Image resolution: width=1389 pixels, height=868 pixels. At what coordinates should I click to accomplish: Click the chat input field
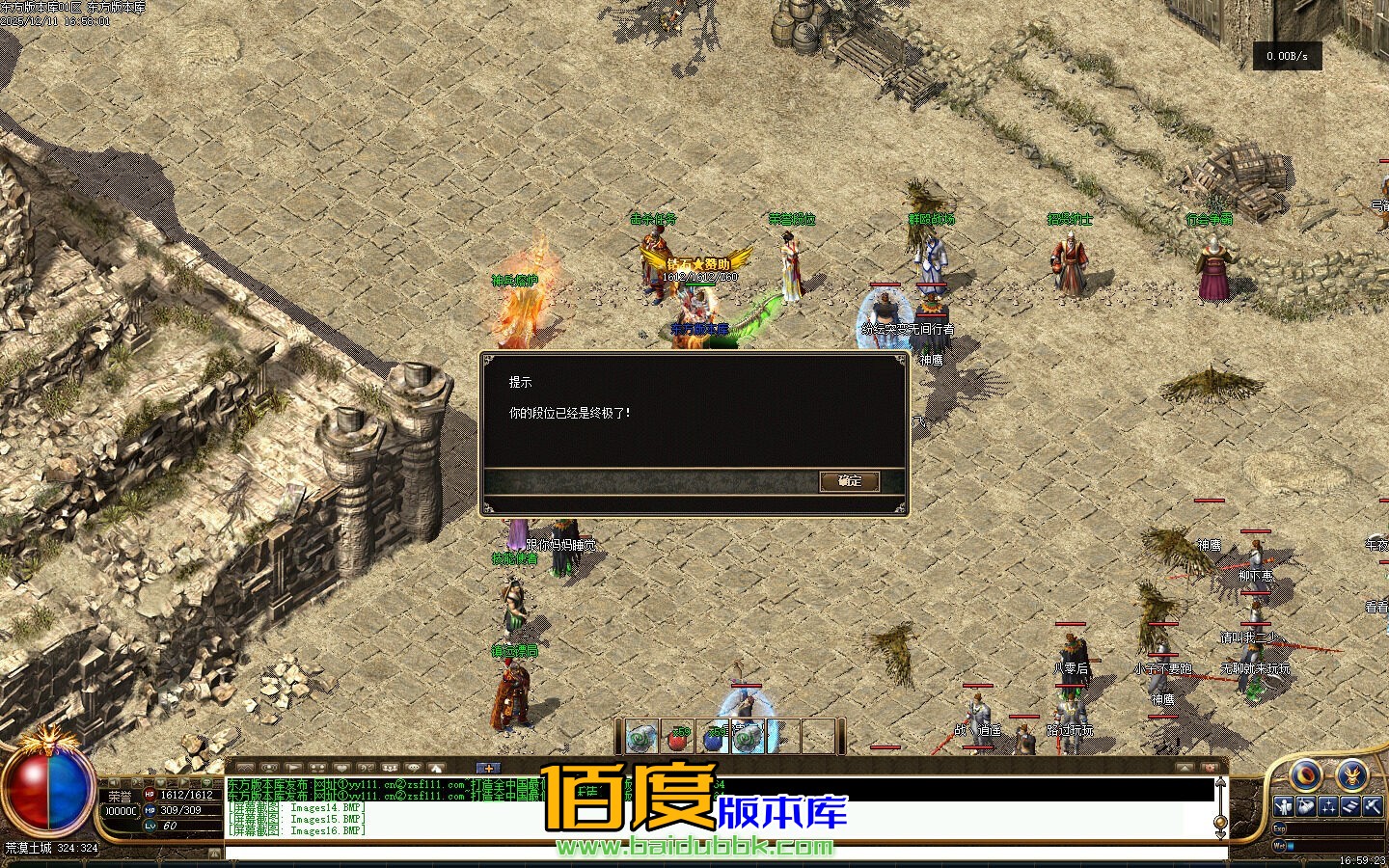tap(723, 853)
